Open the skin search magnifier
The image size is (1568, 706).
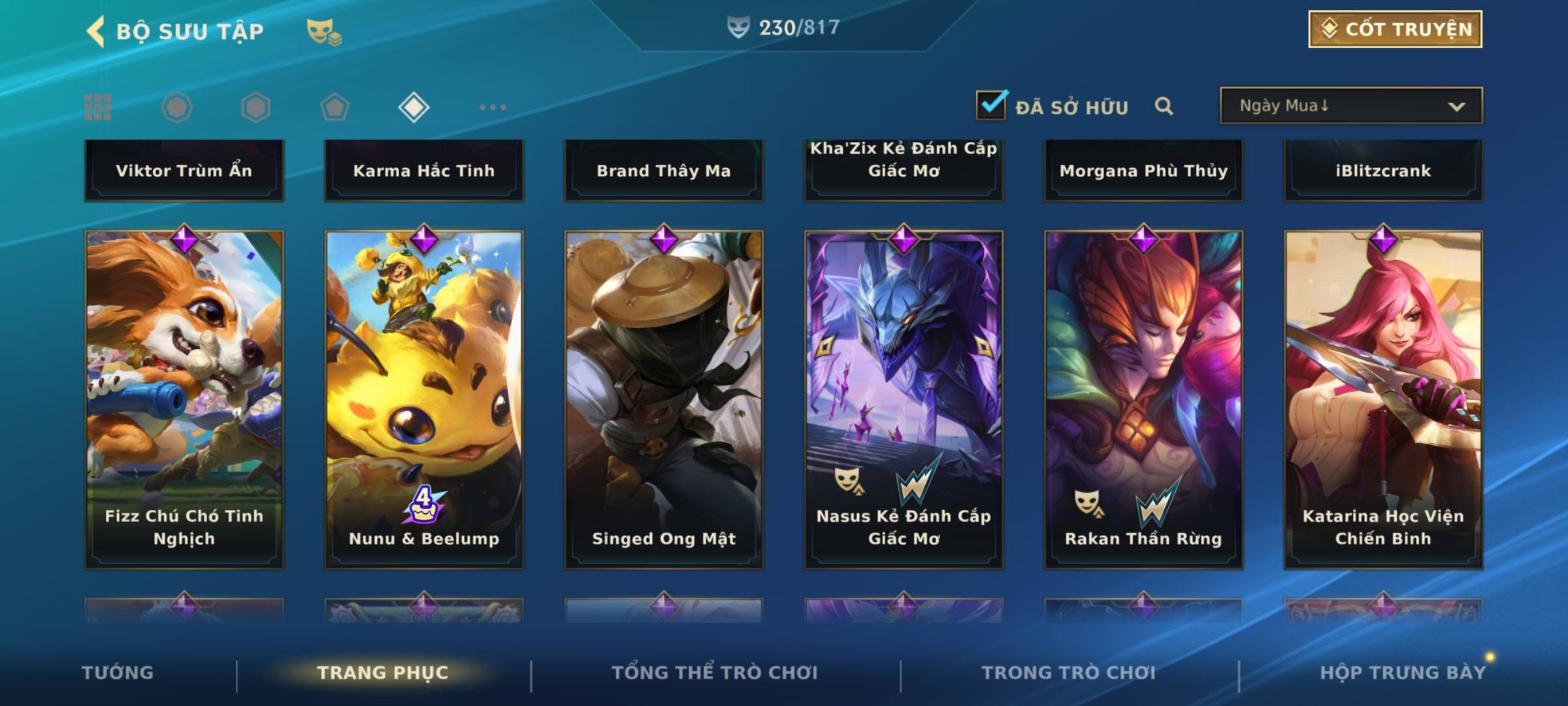(x=1164, y=106)
